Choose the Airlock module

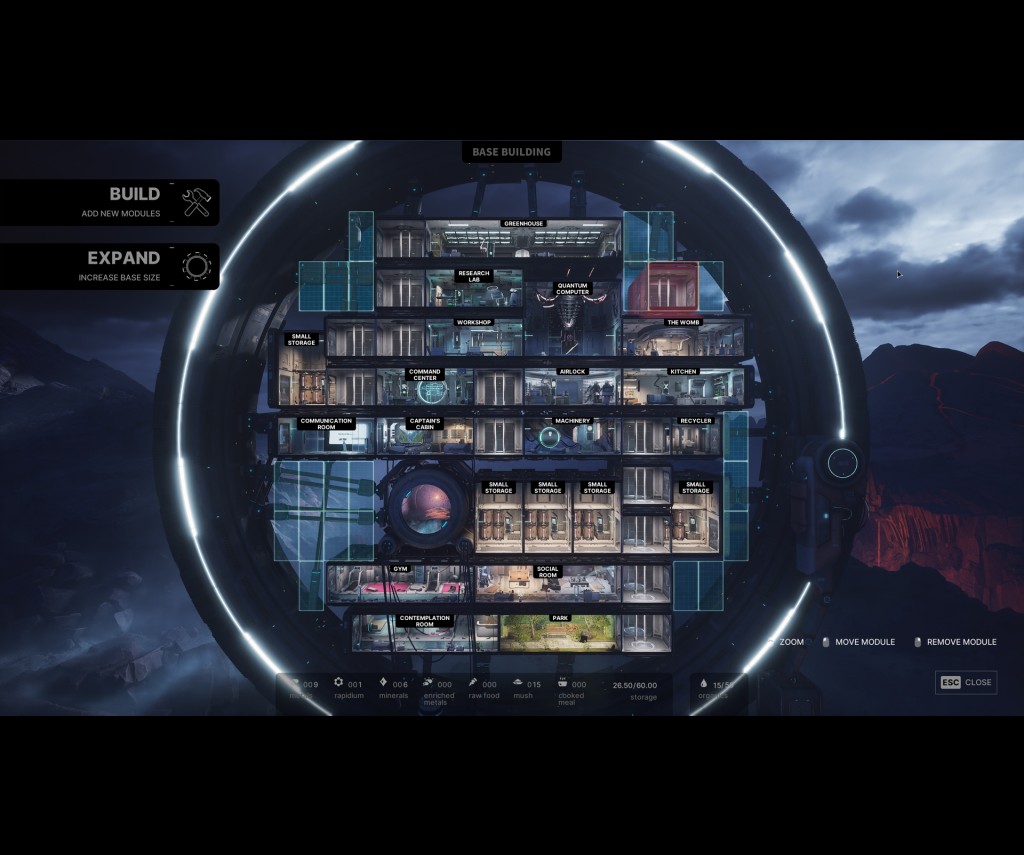(572, 386)
